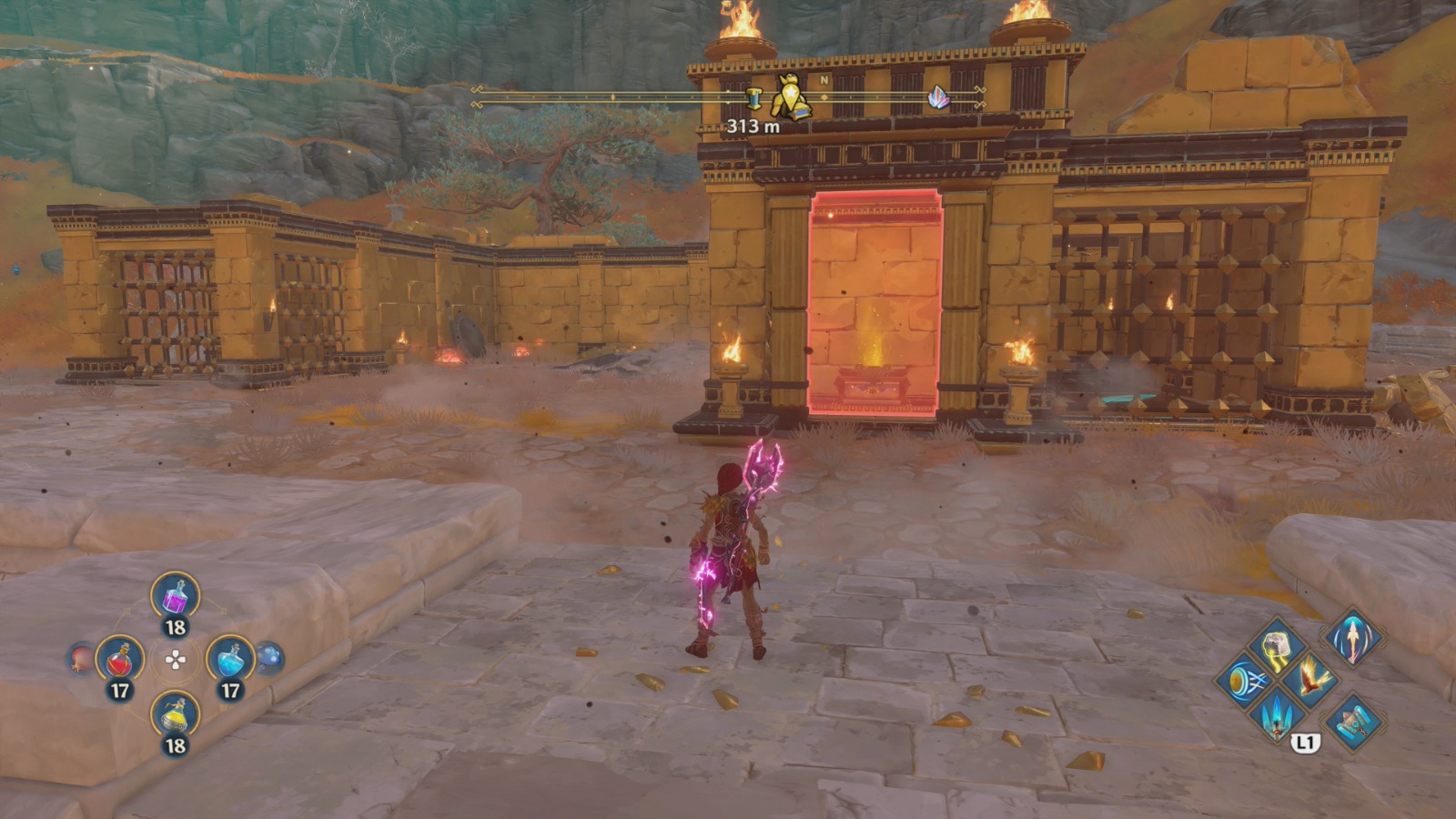The height and width of the screenshot is (819, 1456).
Task: Open the yellow potion slot
Action: [175, 715]
